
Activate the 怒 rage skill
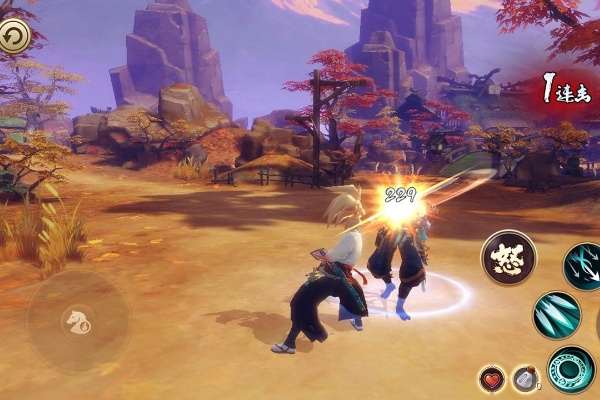point(508,257)
